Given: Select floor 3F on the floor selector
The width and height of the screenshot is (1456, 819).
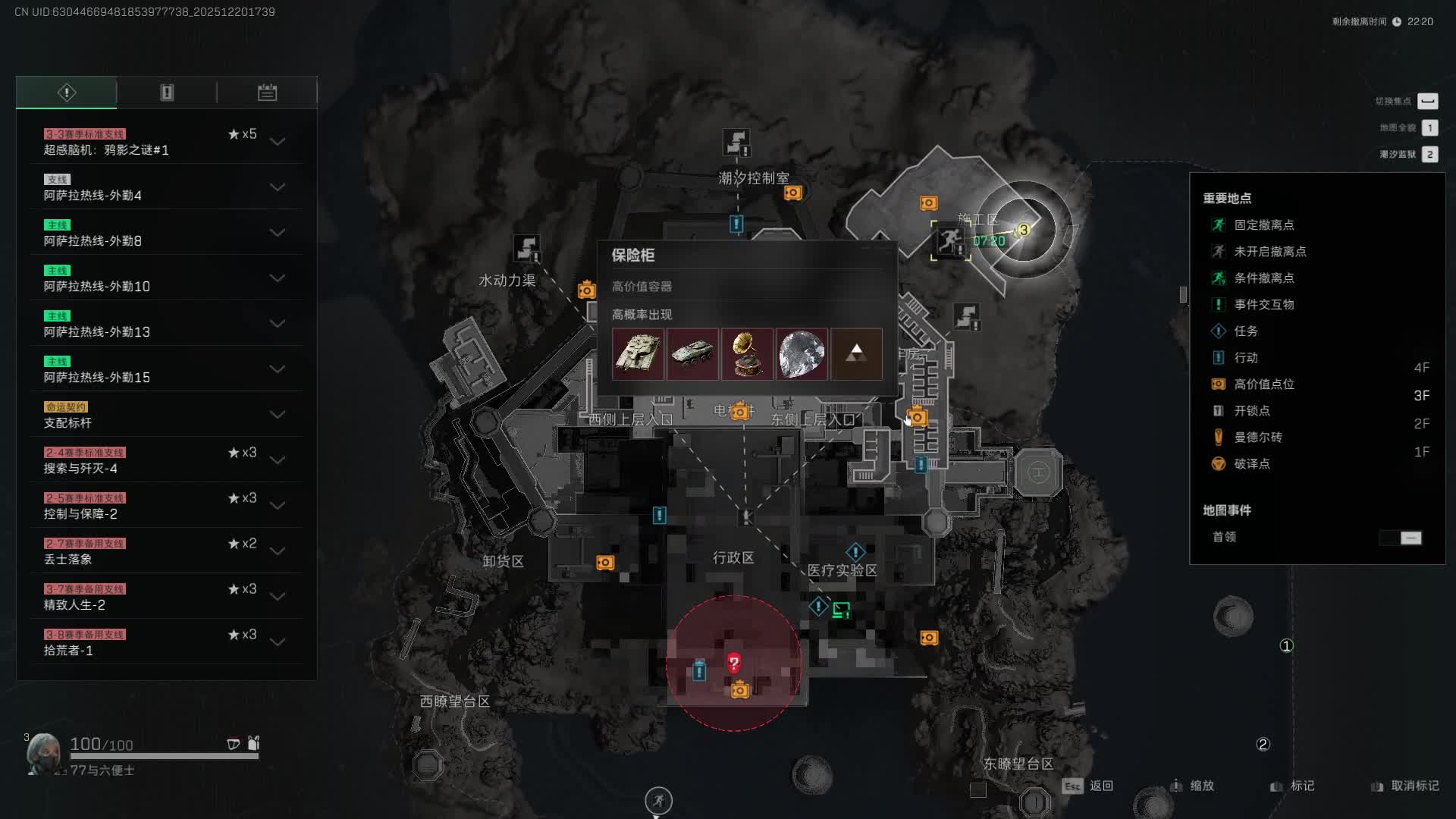Looking at the screenshot, I should [x=1421, y=396].
